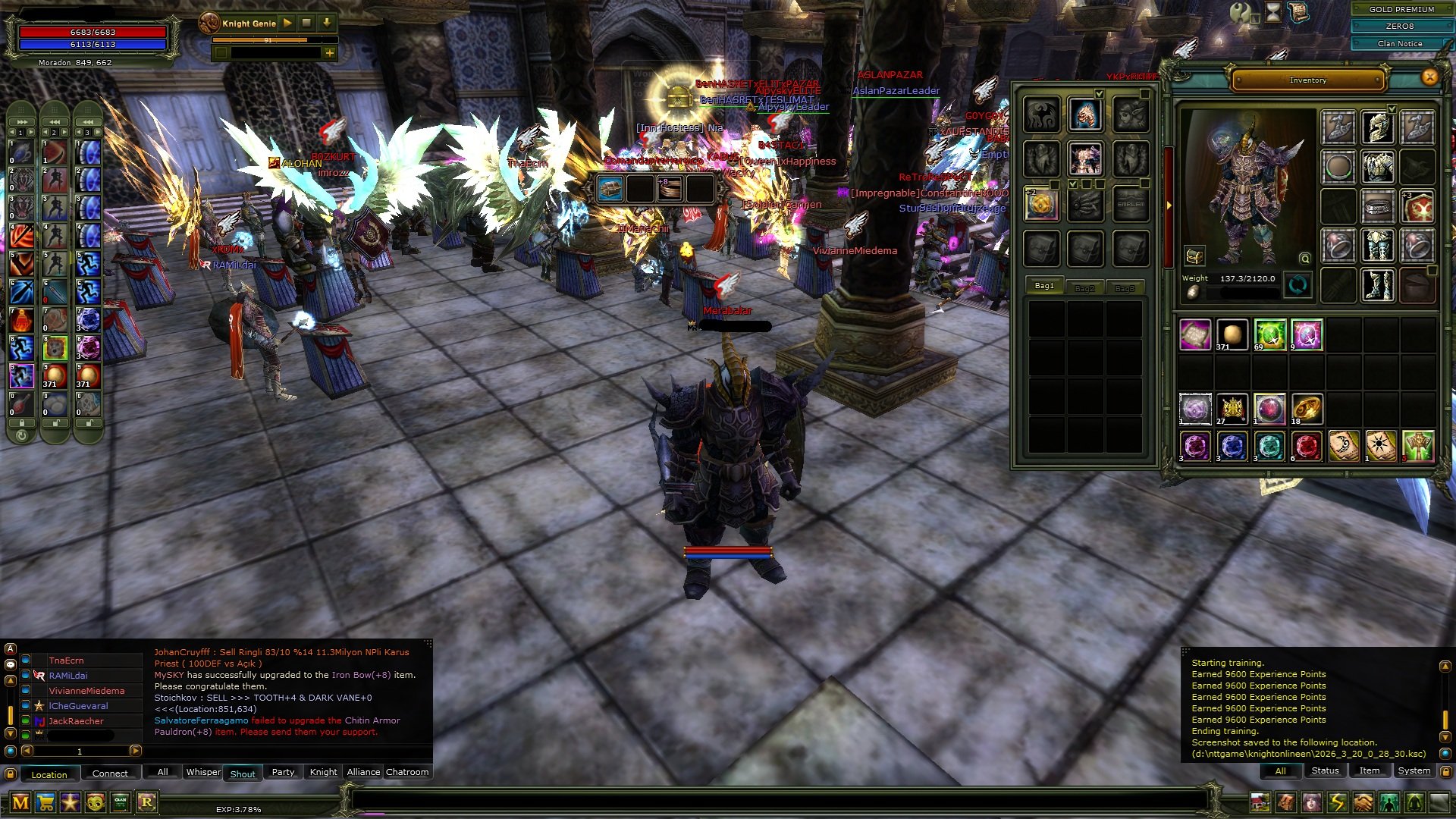Select the Connect tab in friends panel

coord(110,773)
